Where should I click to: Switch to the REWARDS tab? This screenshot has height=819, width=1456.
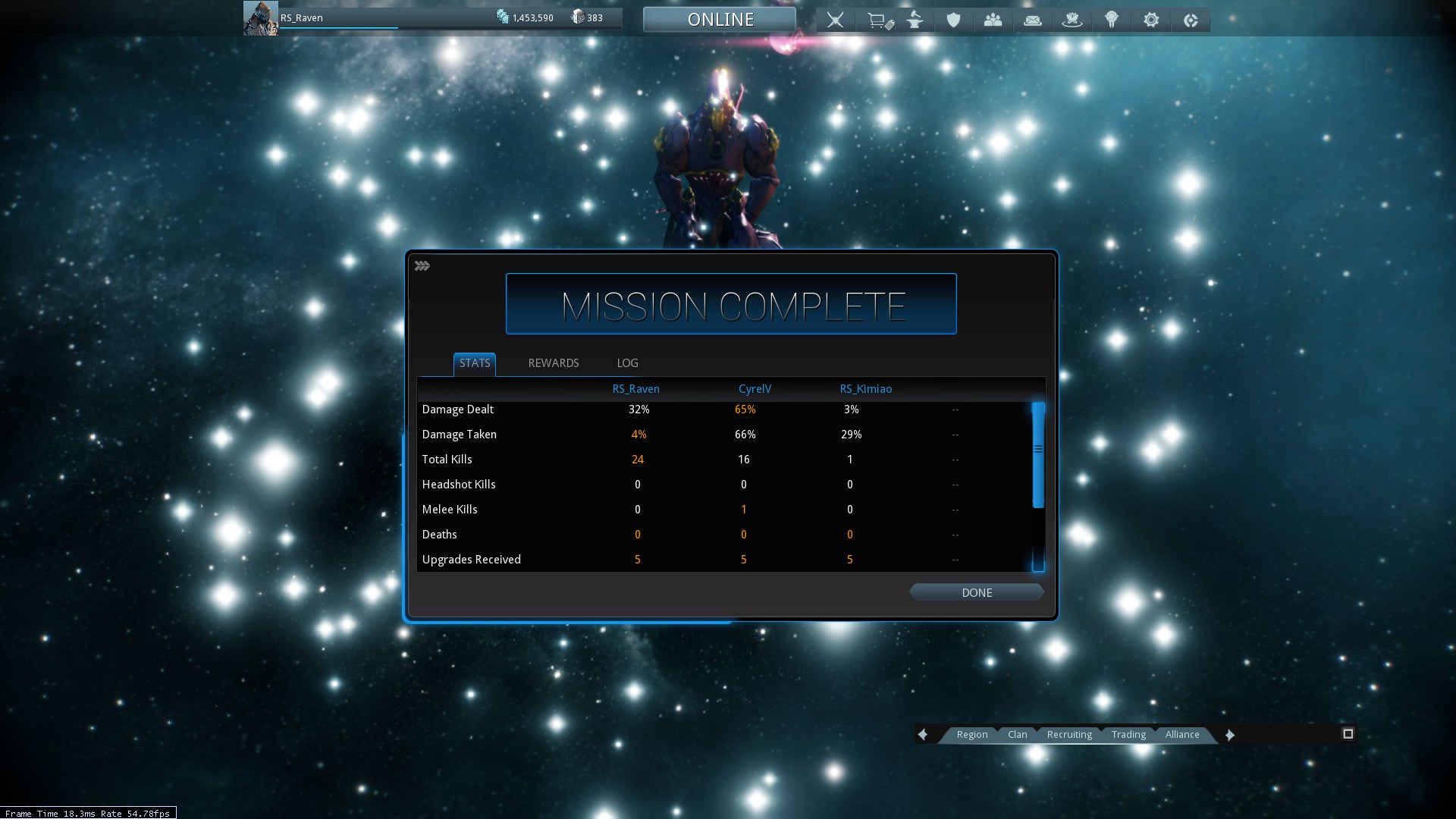click(x=553, y=363)
